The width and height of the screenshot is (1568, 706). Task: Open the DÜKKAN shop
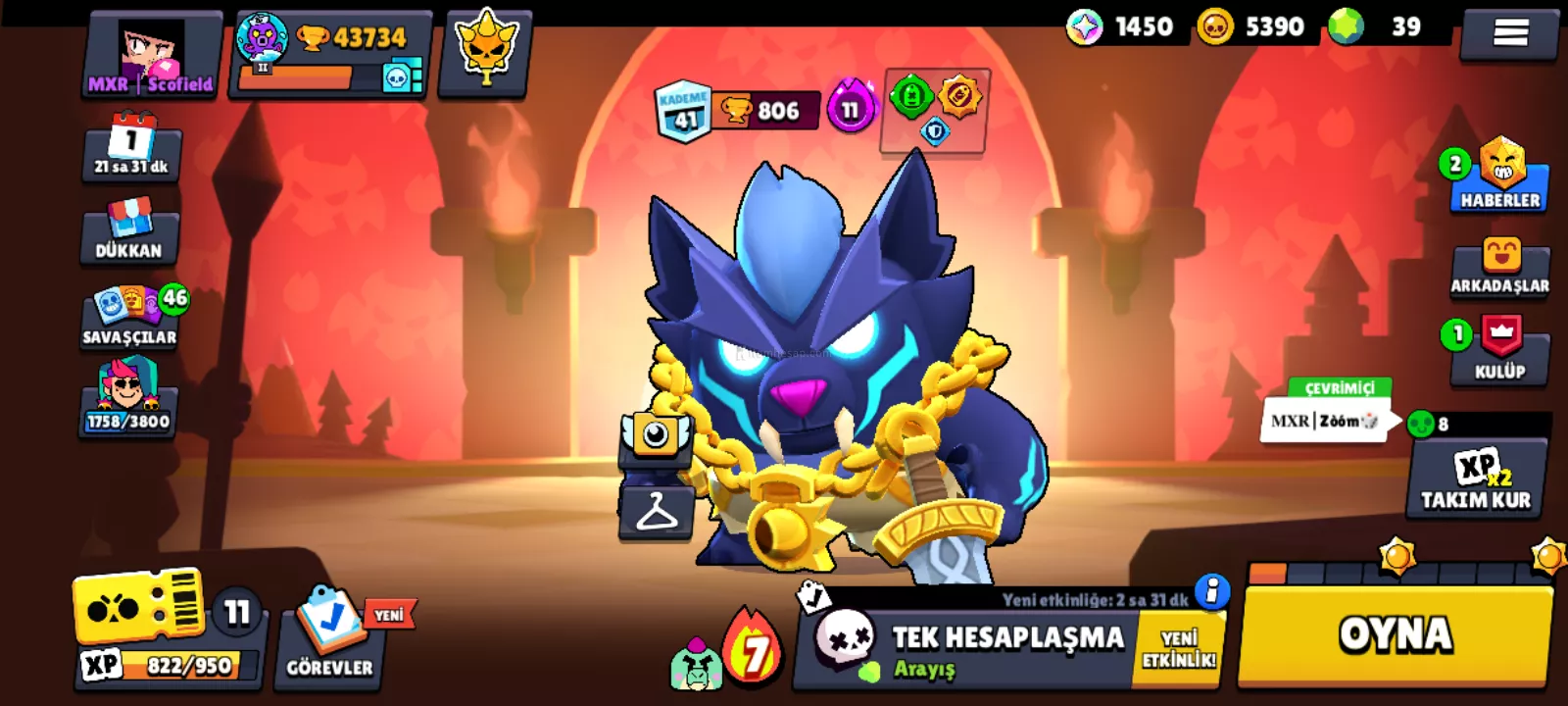point(129,231)
